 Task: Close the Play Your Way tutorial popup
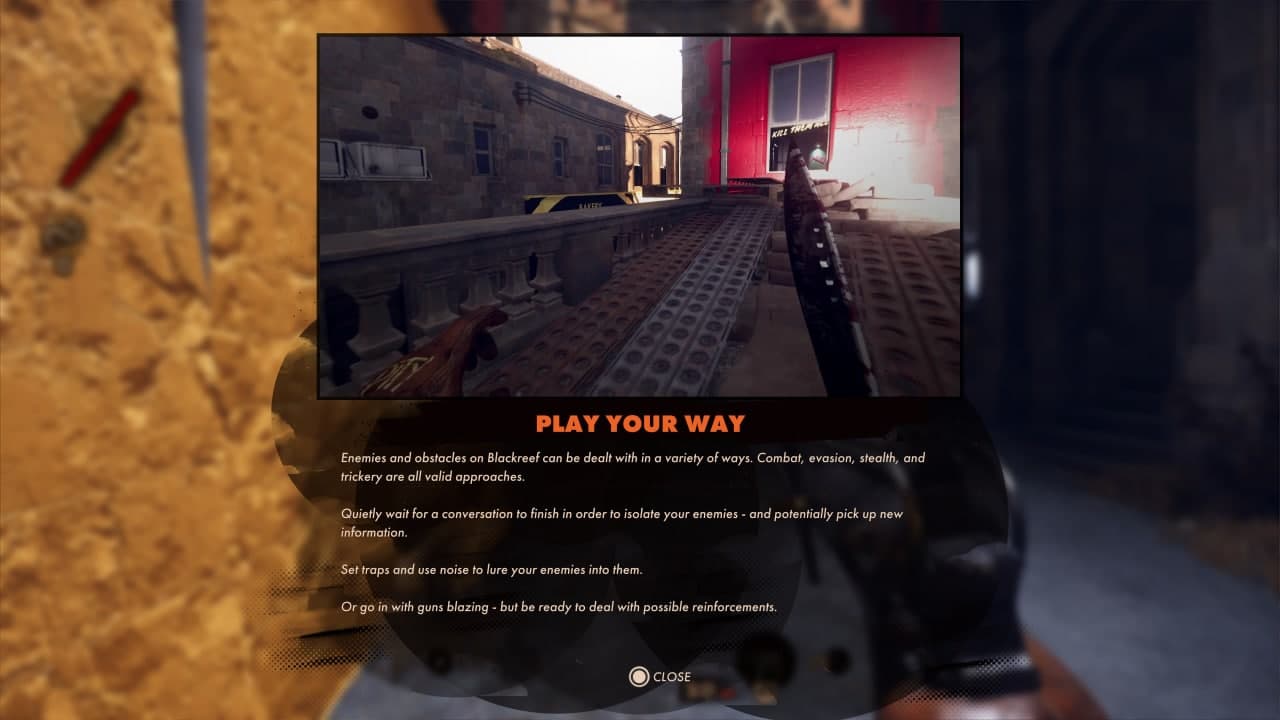[x=660, y=677]
